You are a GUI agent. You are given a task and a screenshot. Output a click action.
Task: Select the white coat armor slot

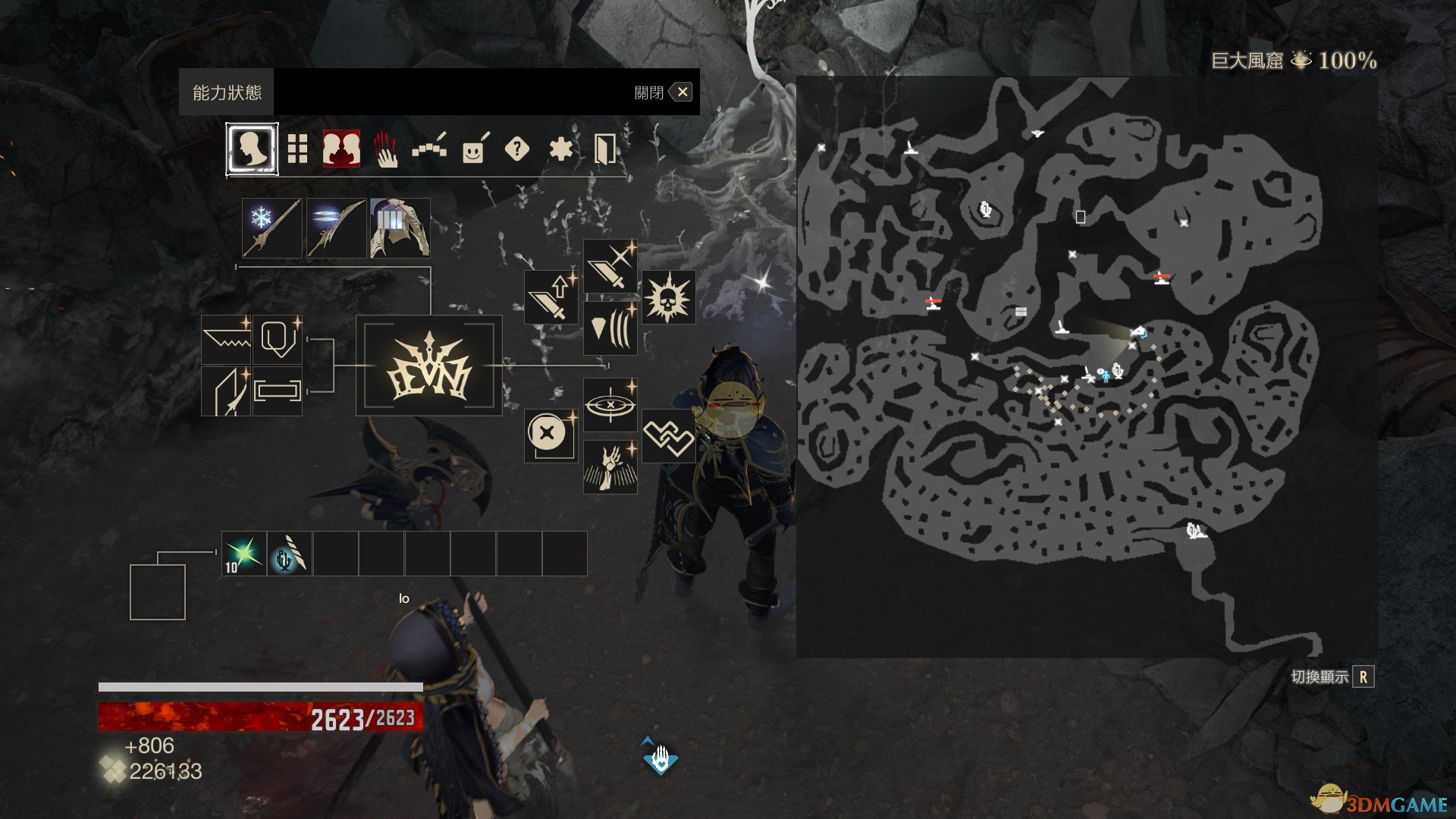pos(400,228)
